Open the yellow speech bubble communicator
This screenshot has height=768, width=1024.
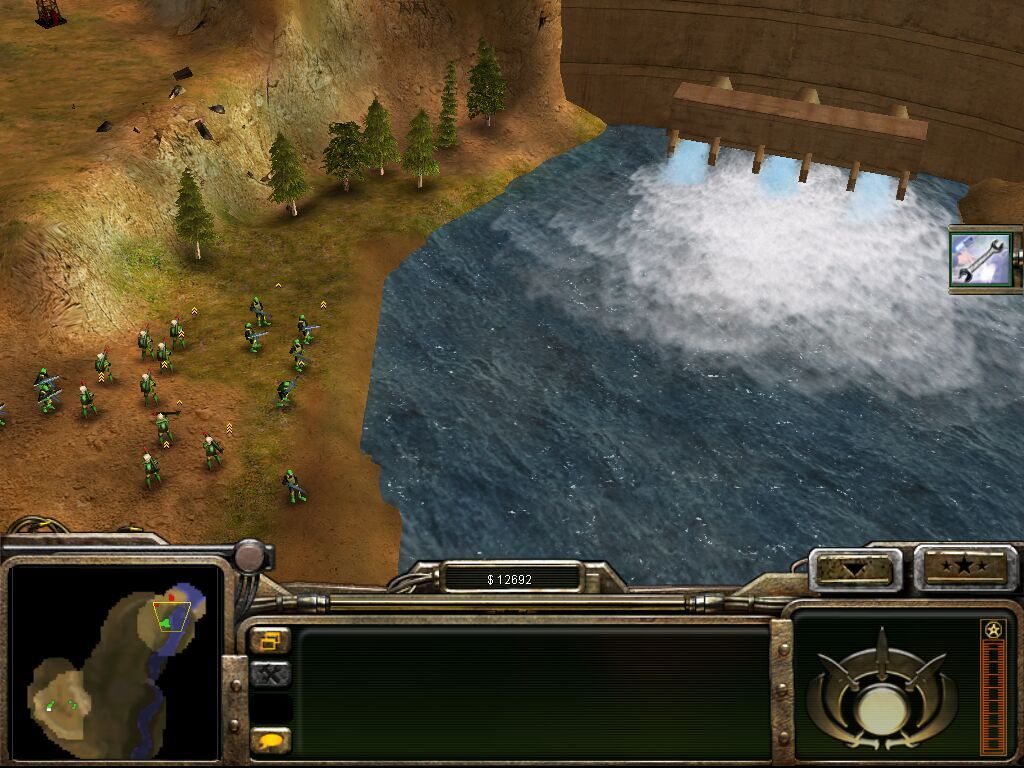point(270,740)
